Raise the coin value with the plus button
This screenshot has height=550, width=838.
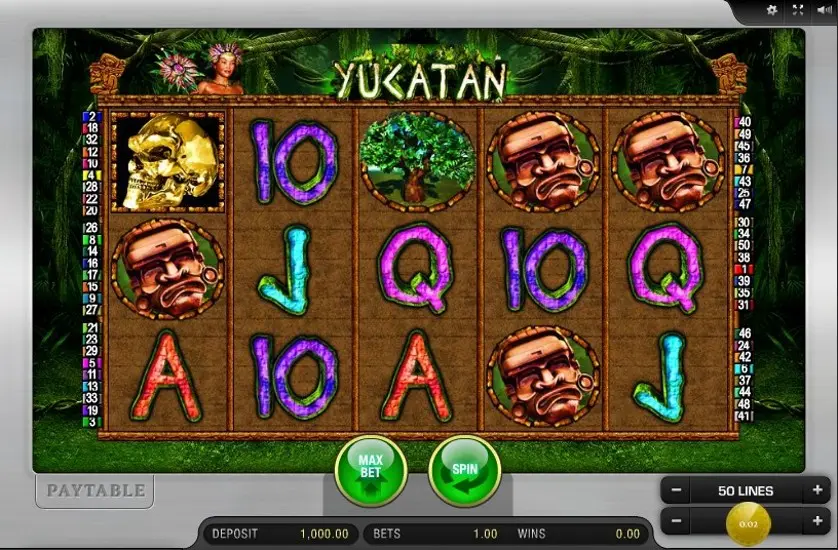point(817,521)
